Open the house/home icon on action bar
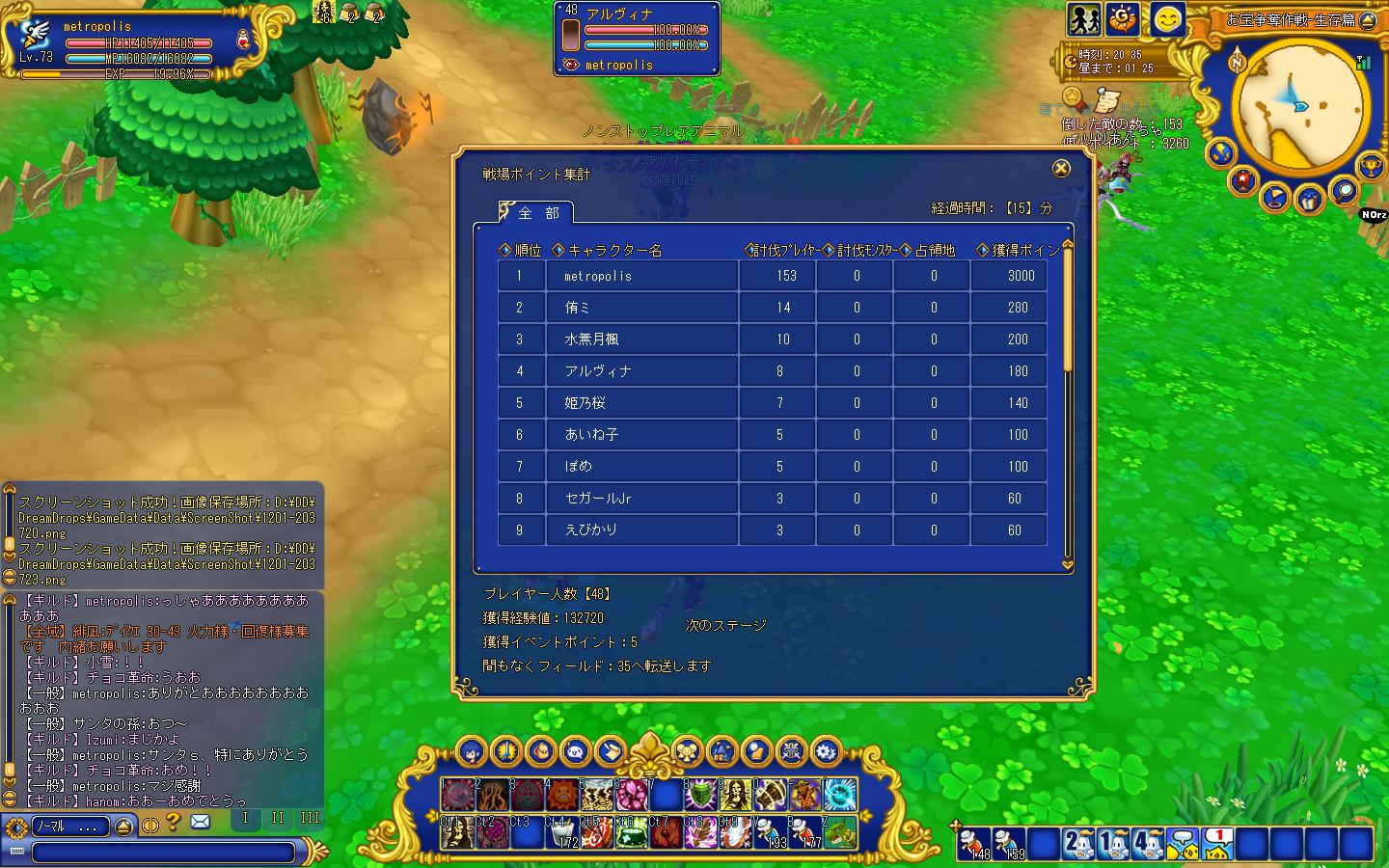Image resolution: width=1389 pixels, height=868 pixels. (x=721, y=752)
